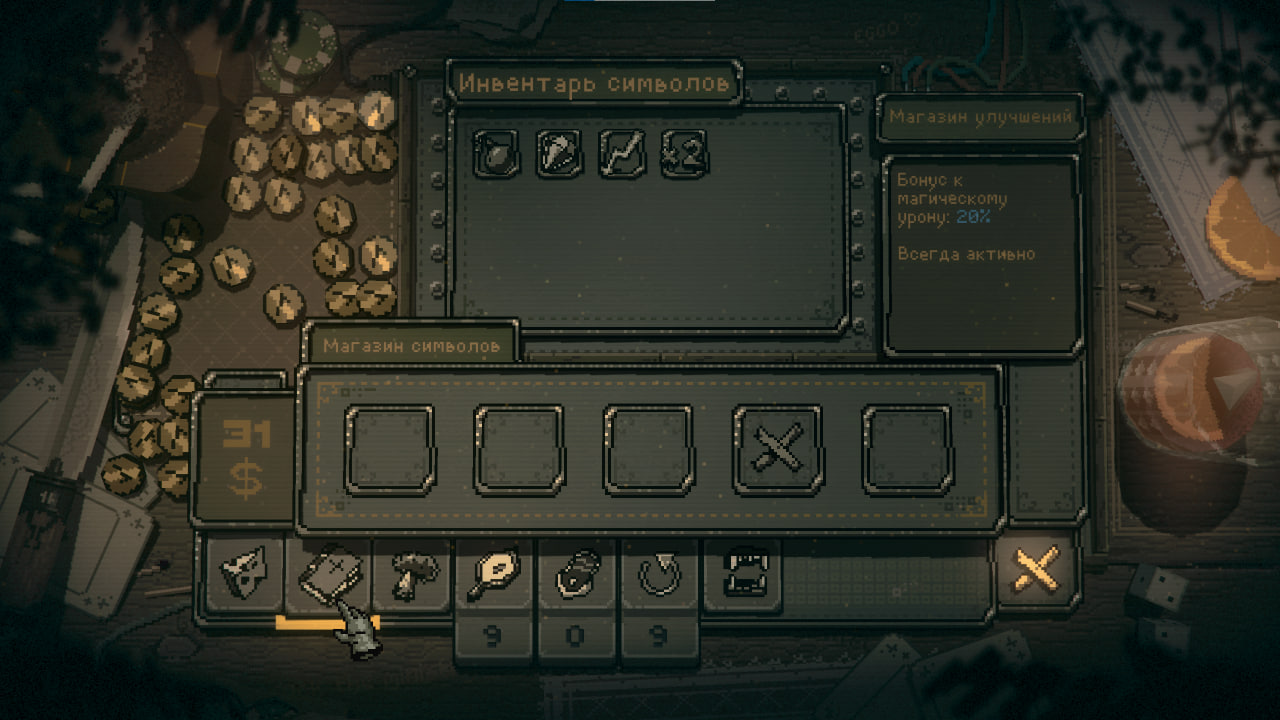
Task: Open the mushroom tab
Action: click(x=411, y=576)
